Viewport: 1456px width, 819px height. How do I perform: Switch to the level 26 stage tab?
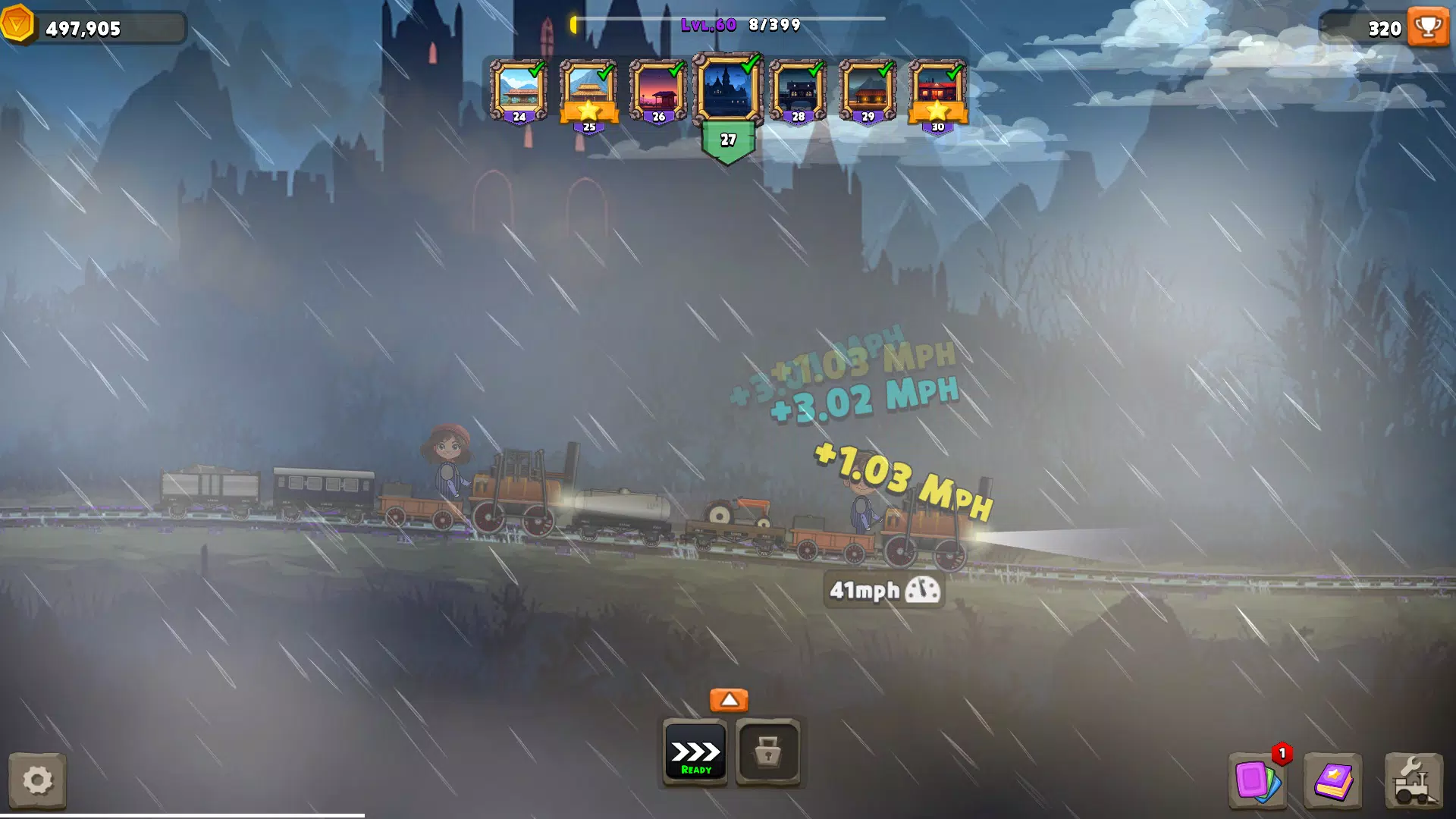point(658,88)
